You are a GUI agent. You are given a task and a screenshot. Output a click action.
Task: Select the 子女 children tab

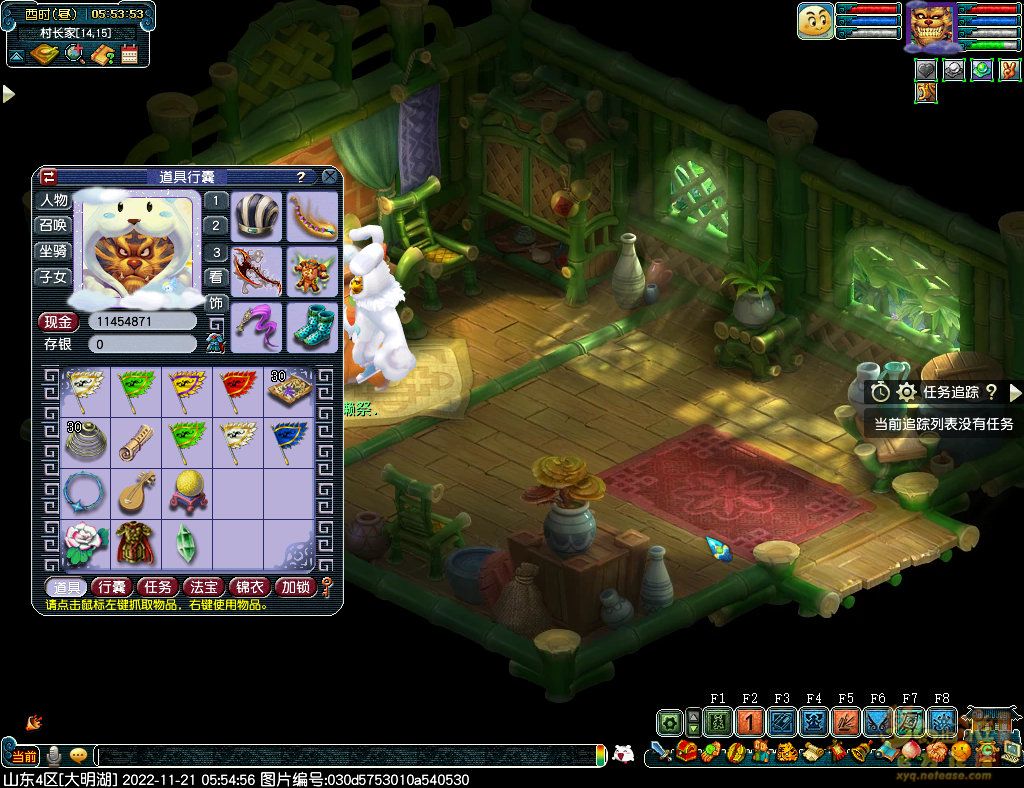click(x=53, y=277)
